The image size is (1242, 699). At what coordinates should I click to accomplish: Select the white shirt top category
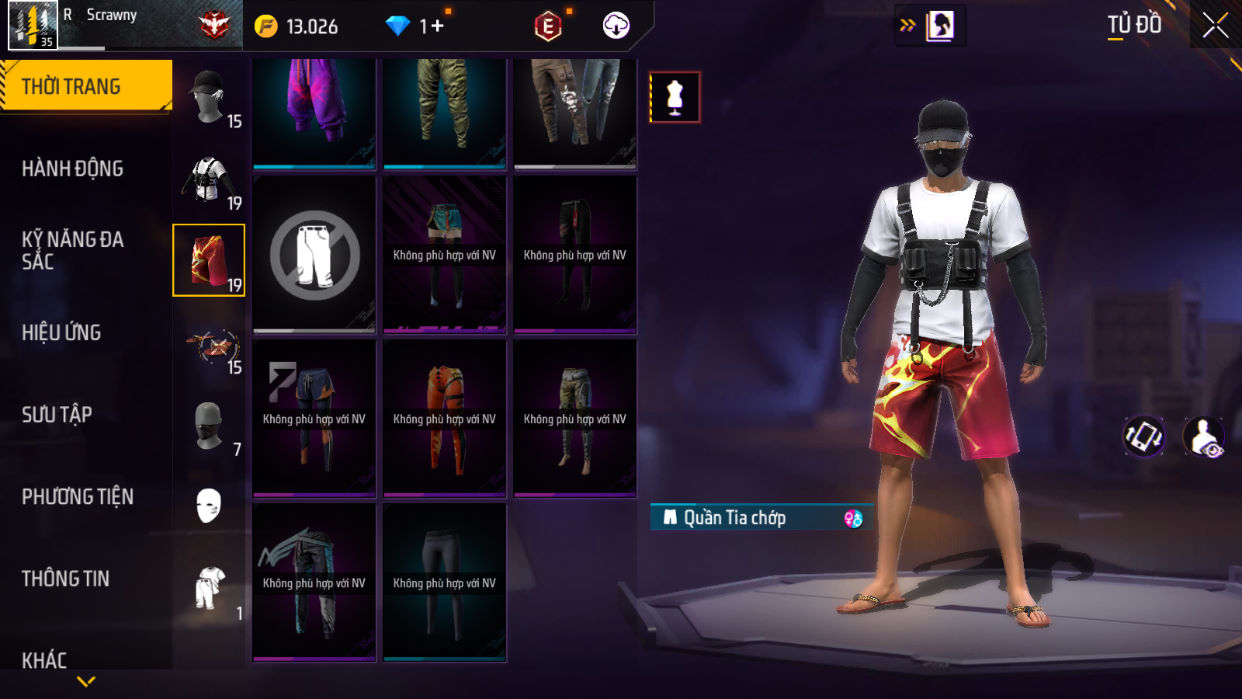tap(209, 179)
